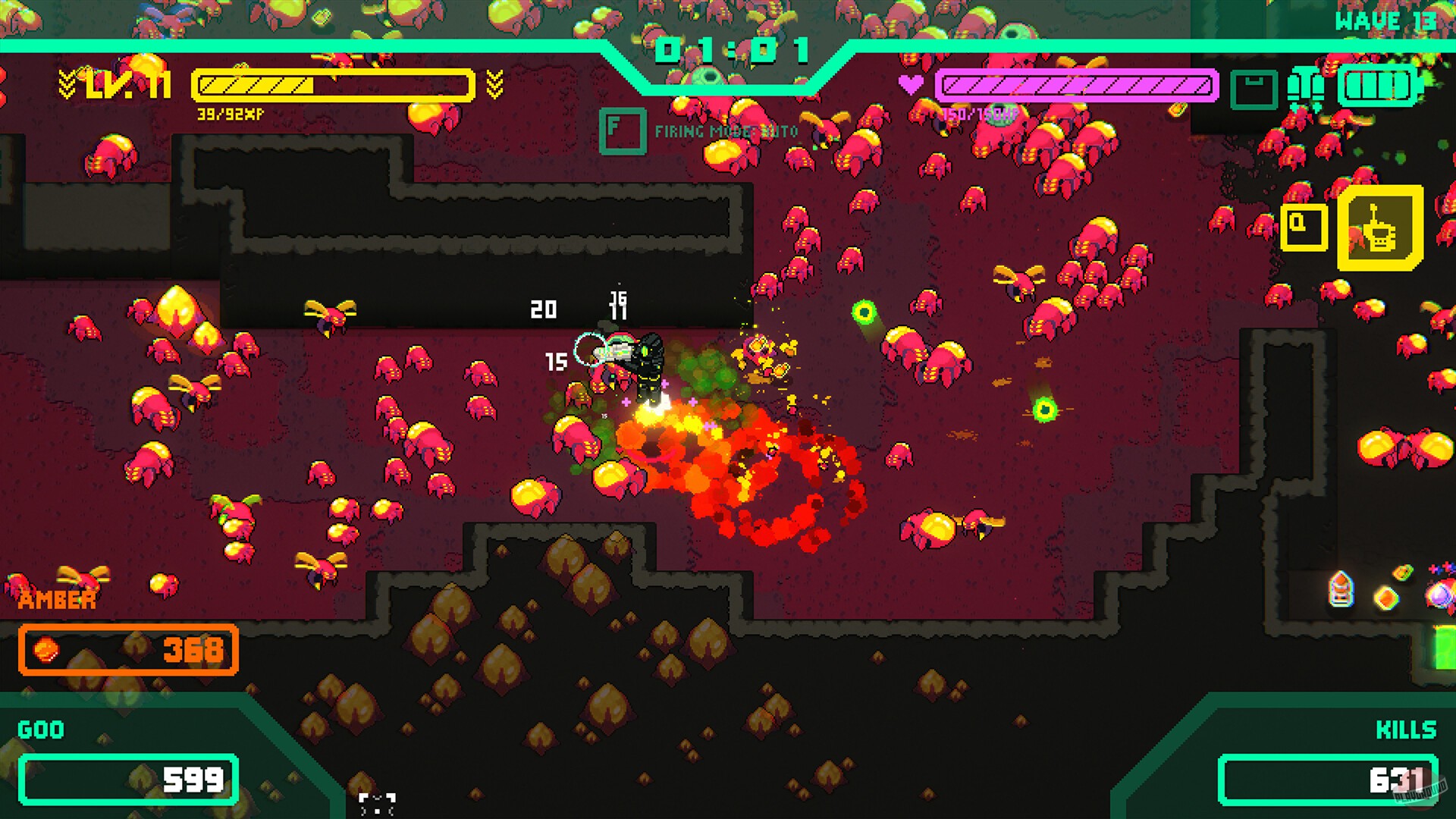Click the orange amber orb icon in the counter
This screenshot has width=1456, height=819.
[44, 650]
